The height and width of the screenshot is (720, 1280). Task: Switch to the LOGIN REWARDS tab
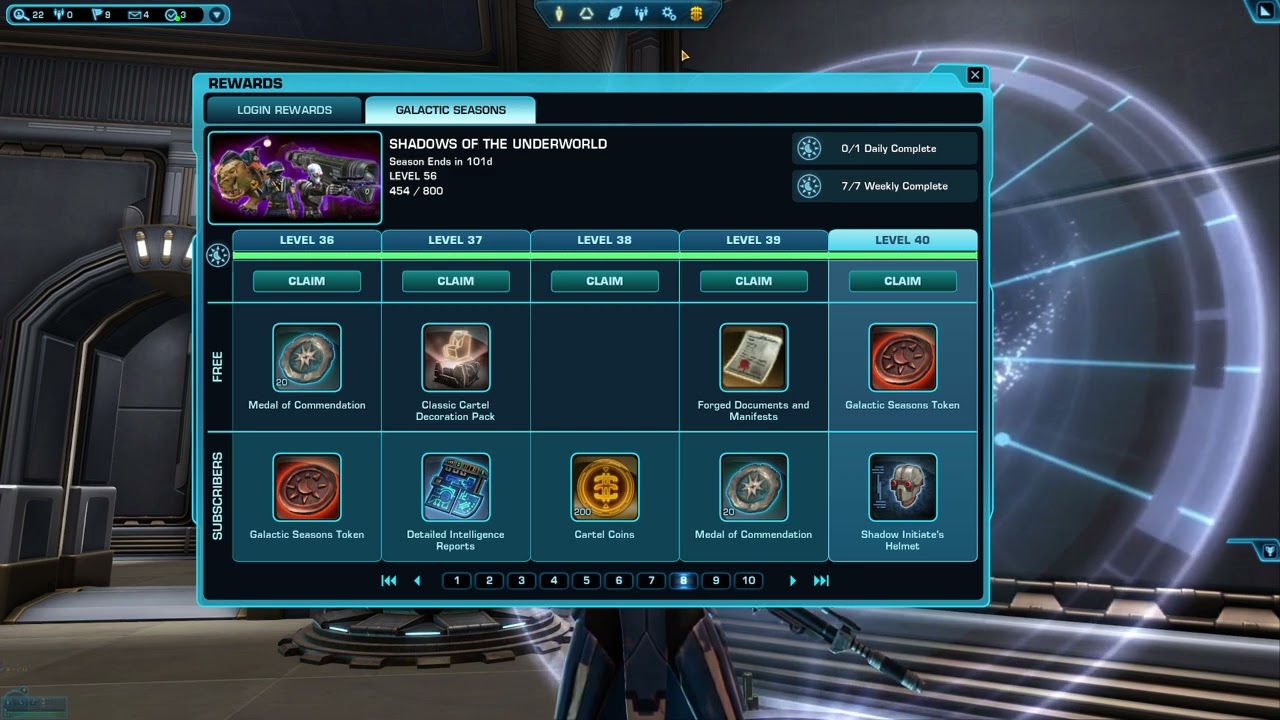click(284, 109)
